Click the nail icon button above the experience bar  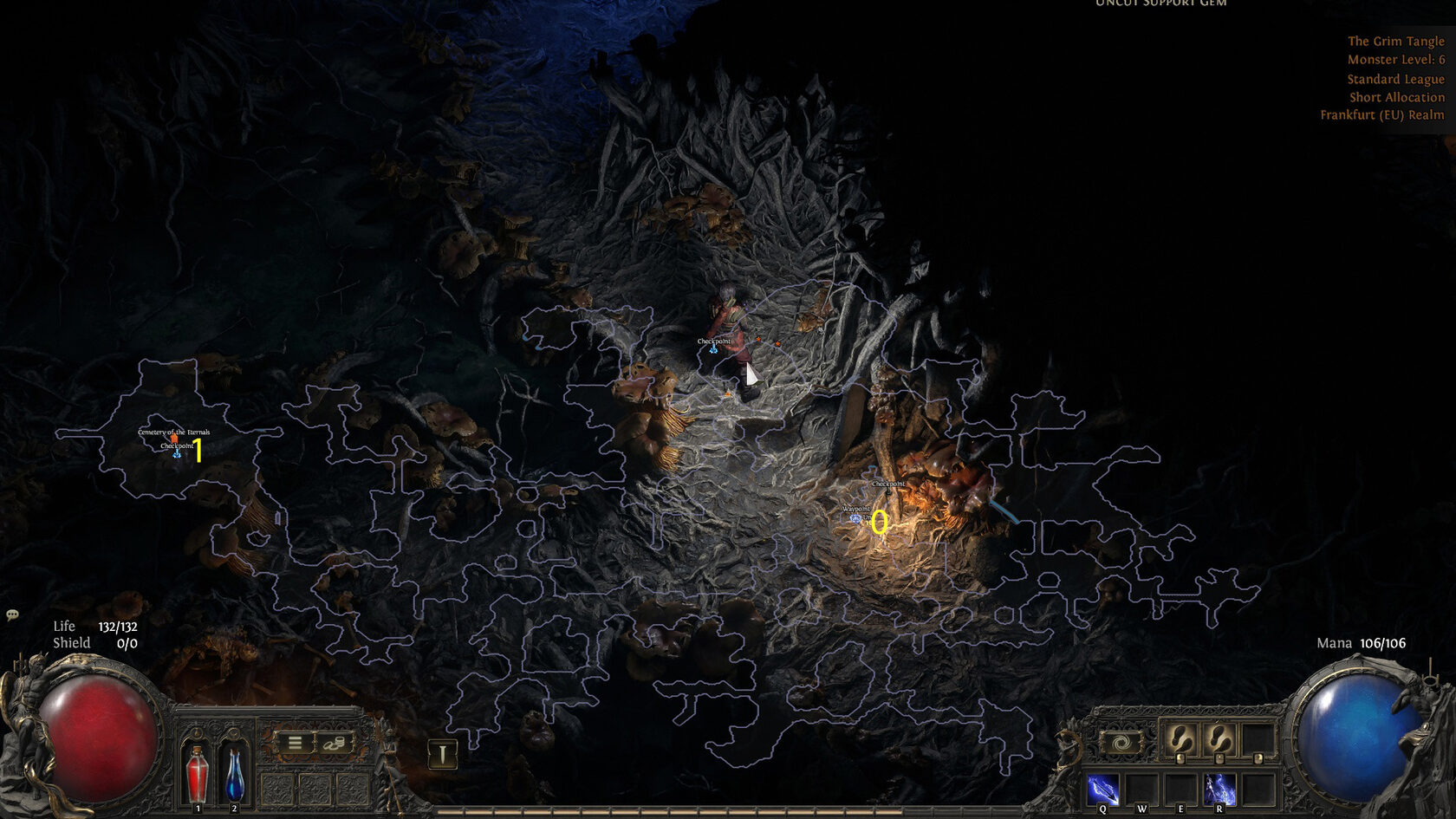coord(442,754)
